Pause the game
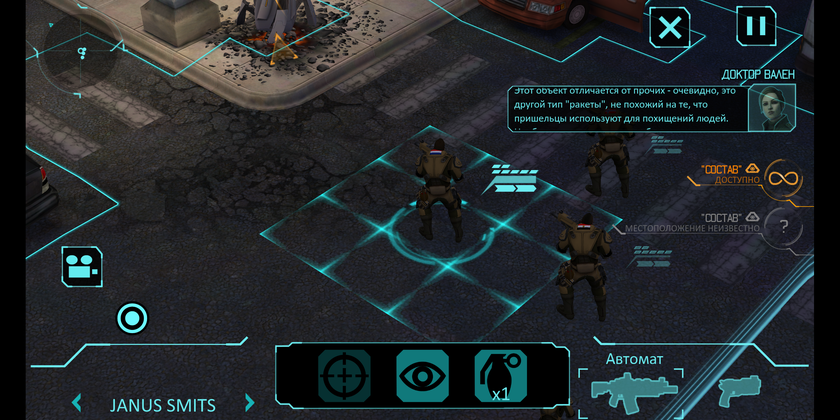 [x=756, y=26]
